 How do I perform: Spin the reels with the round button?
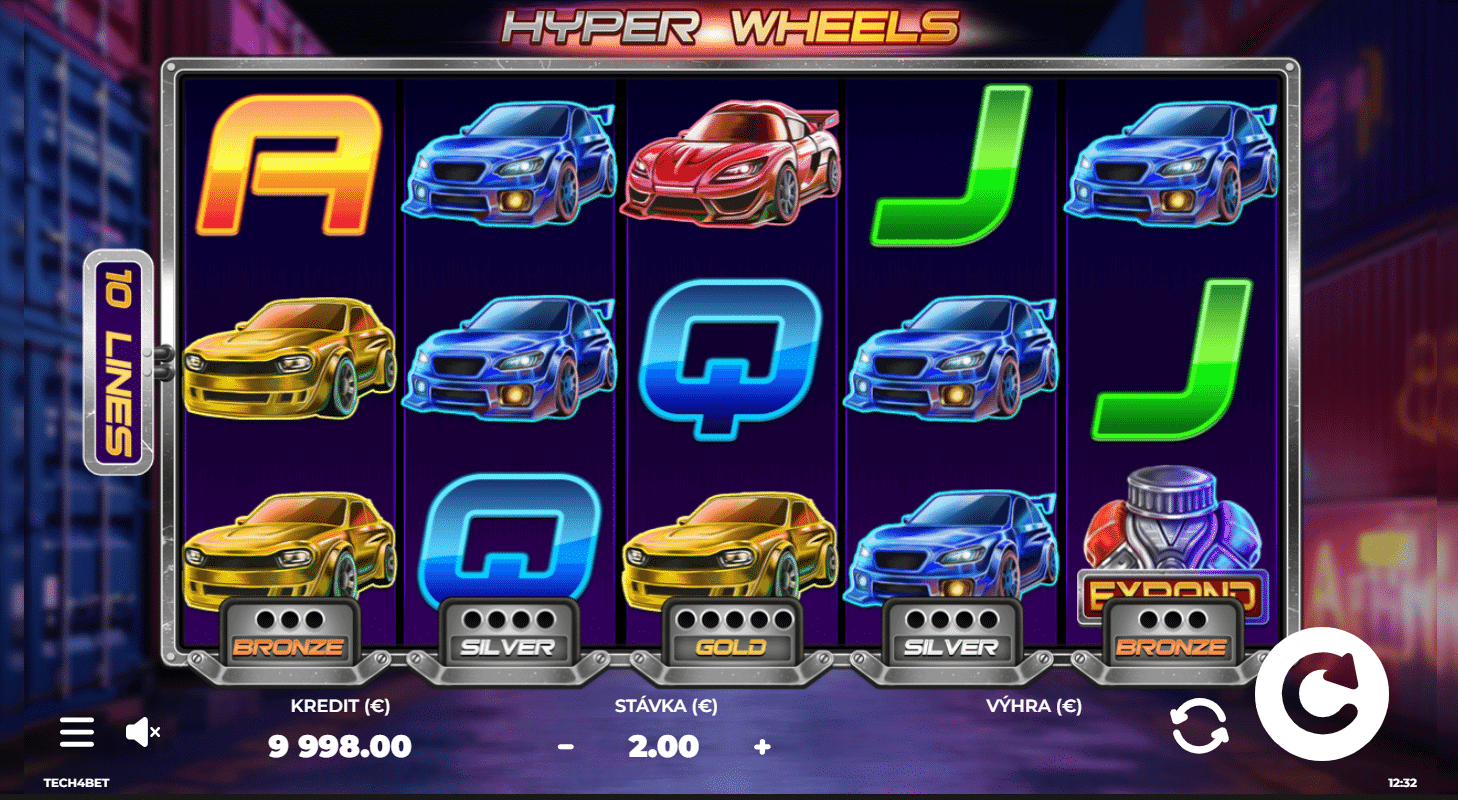pyautogui.click(x=1321, y=694)
